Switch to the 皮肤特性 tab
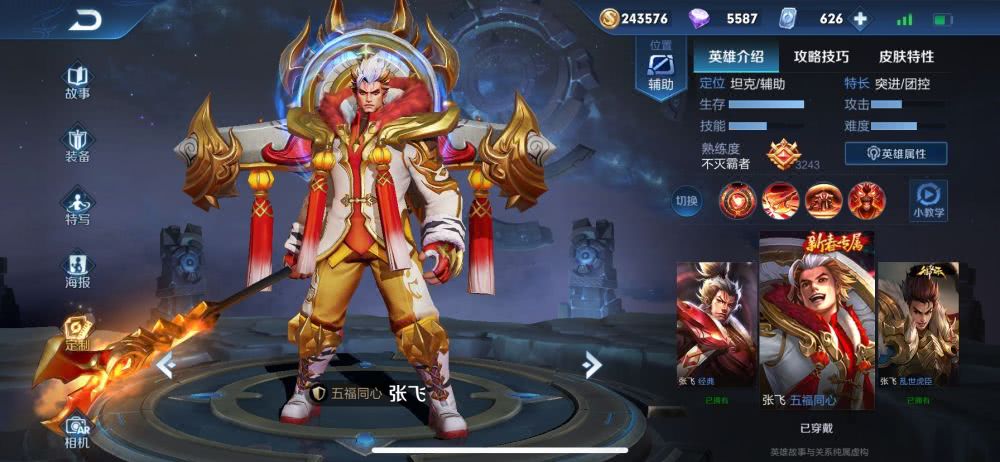 906,56
